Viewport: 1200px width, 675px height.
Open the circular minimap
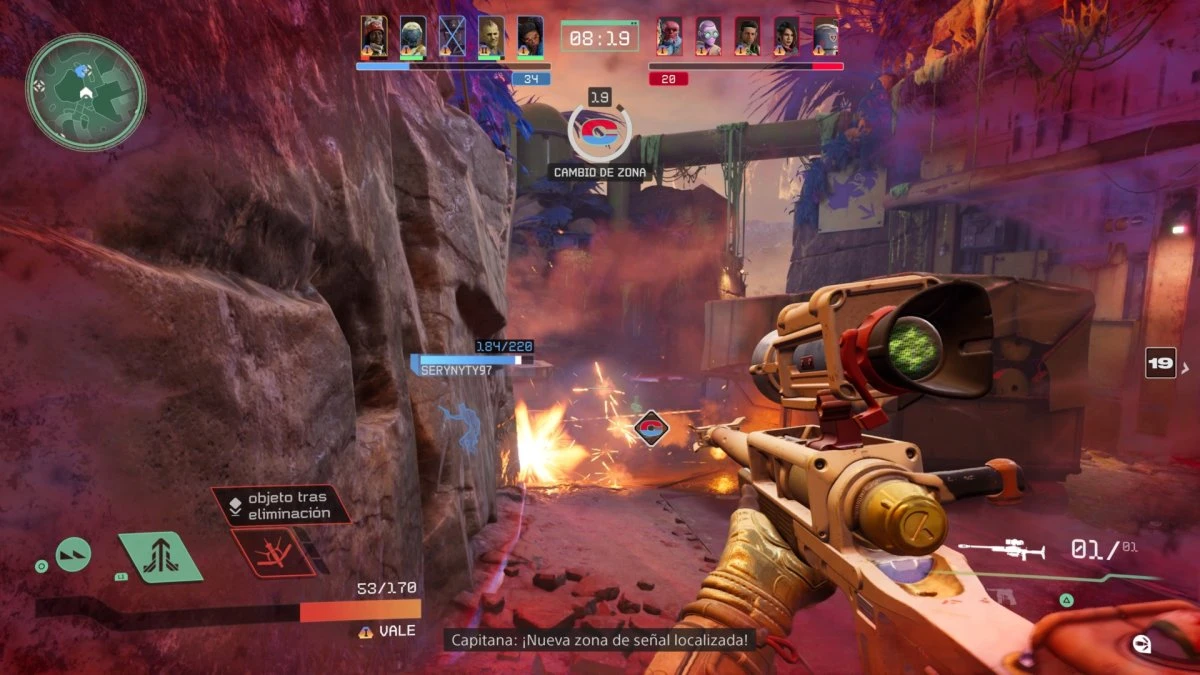[x=86, y=92]
